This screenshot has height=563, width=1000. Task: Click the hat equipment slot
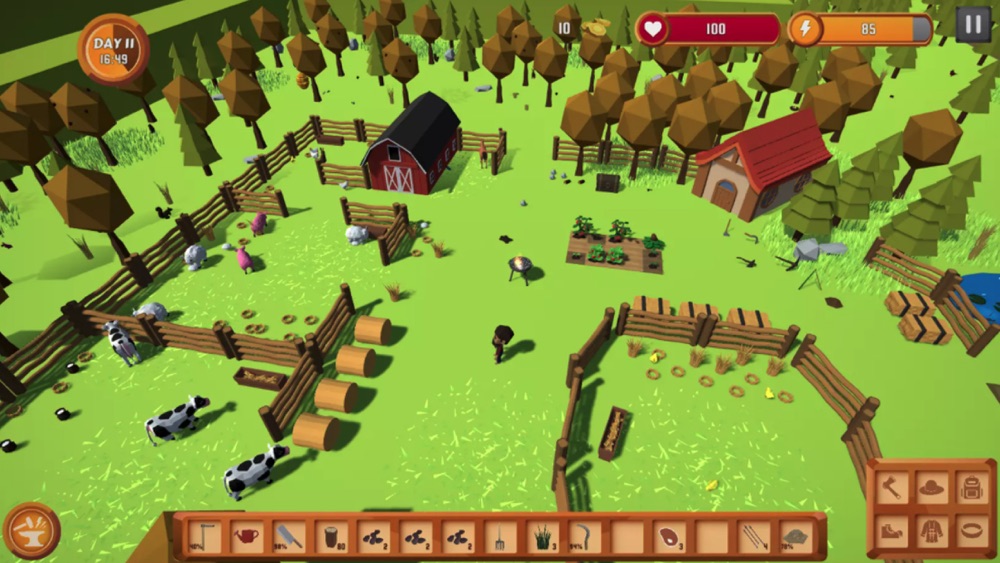point(931,488)
